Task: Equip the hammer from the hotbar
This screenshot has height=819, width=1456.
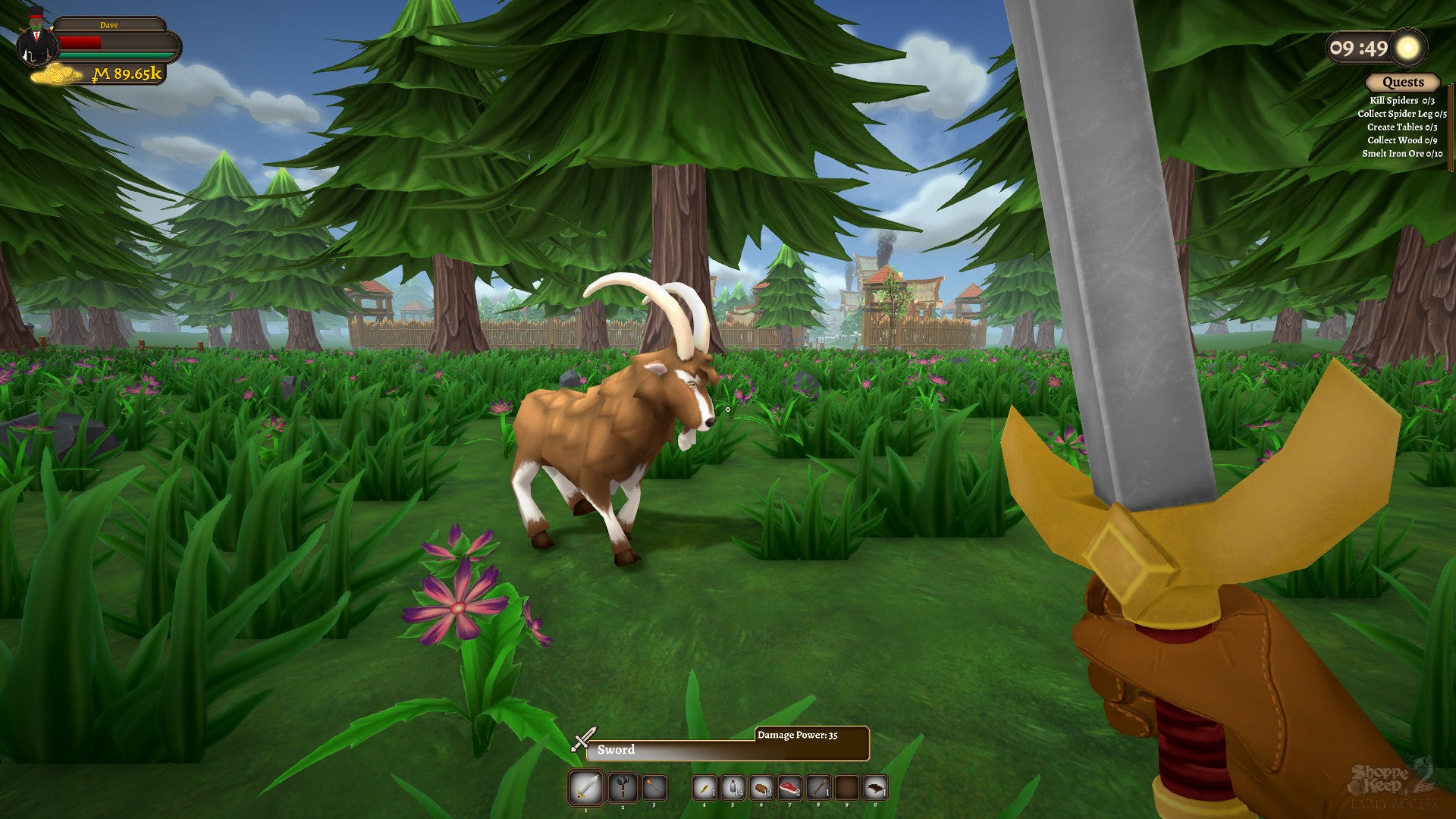Action: tap(623, 788)
